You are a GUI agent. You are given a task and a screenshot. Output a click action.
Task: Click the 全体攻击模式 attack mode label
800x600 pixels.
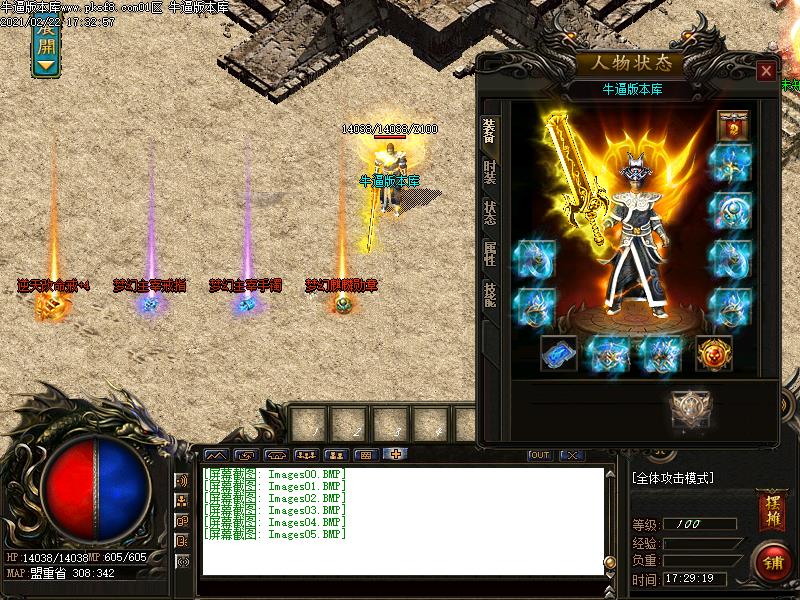click(673, 479)
